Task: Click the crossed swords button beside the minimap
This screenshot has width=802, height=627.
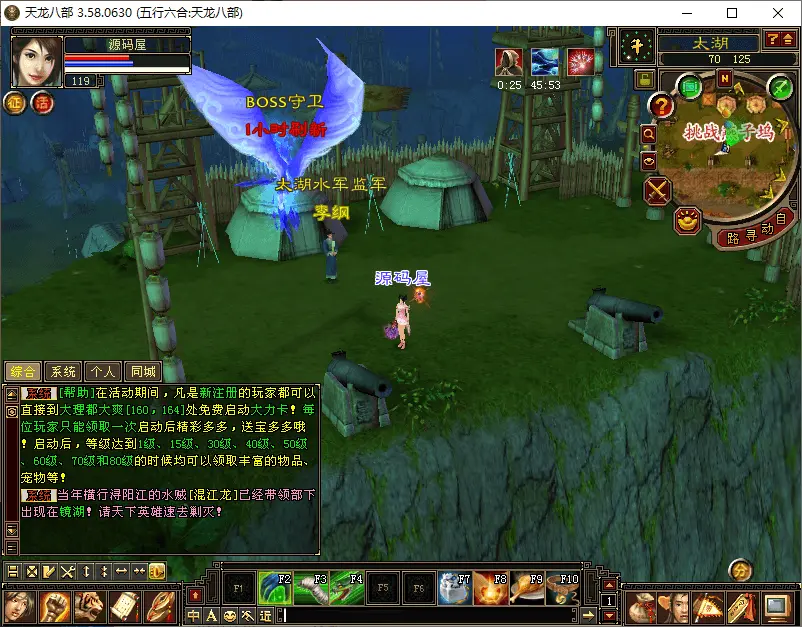Action: click(x=657, y=190)
